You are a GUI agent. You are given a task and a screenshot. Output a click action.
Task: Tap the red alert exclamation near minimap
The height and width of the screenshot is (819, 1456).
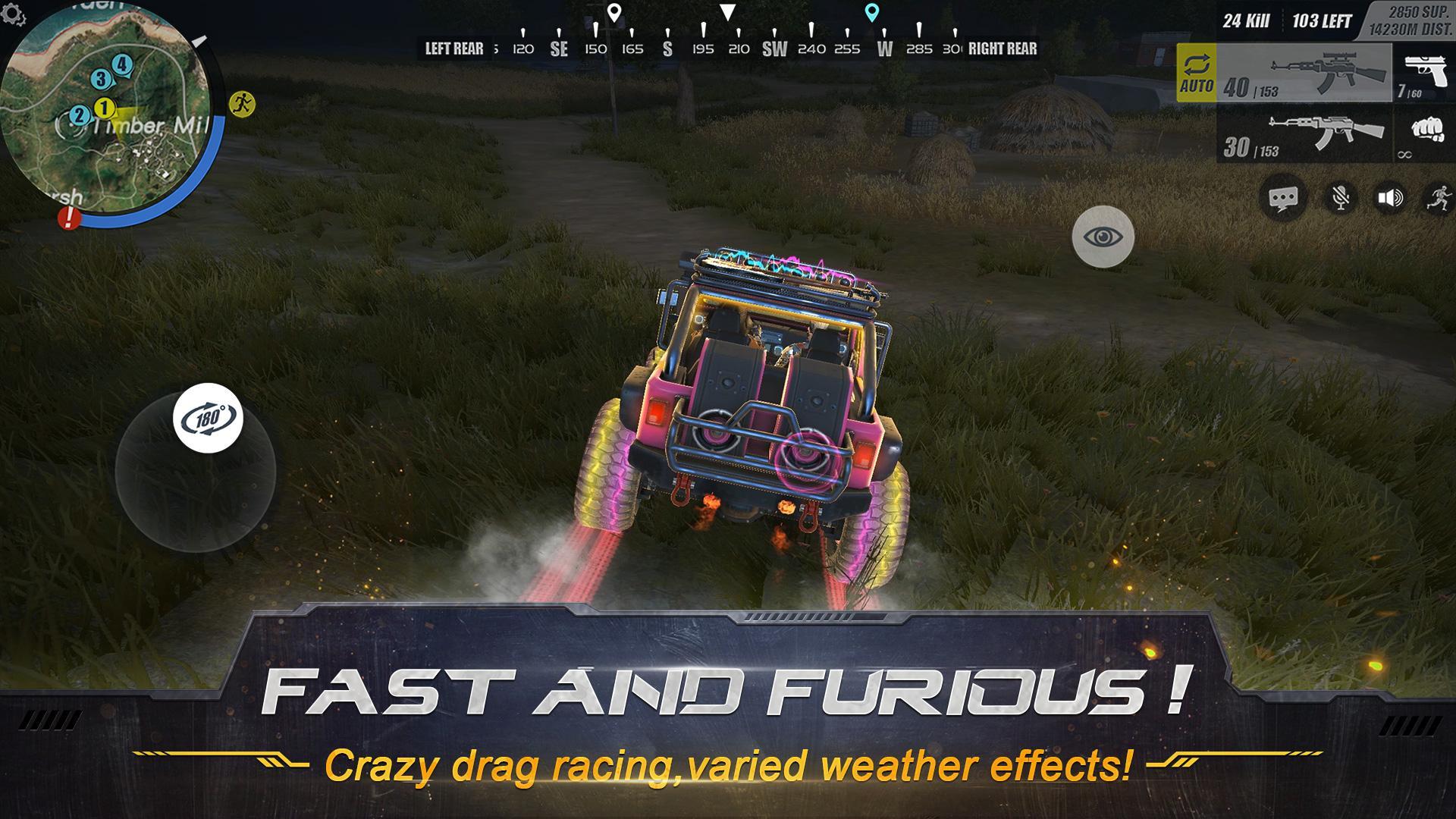point(70,219)
